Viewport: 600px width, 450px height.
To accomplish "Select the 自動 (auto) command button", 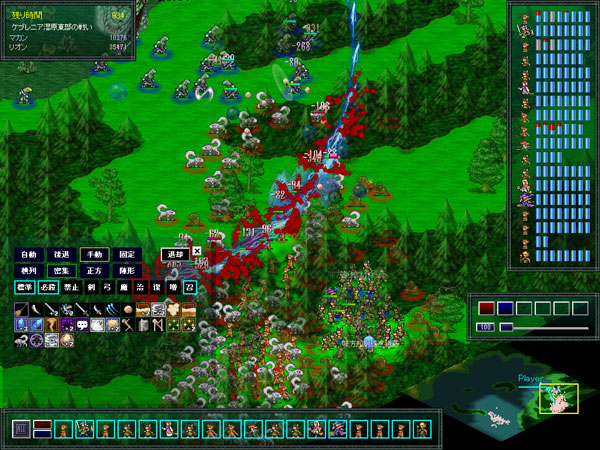I will tap(28, 254).
